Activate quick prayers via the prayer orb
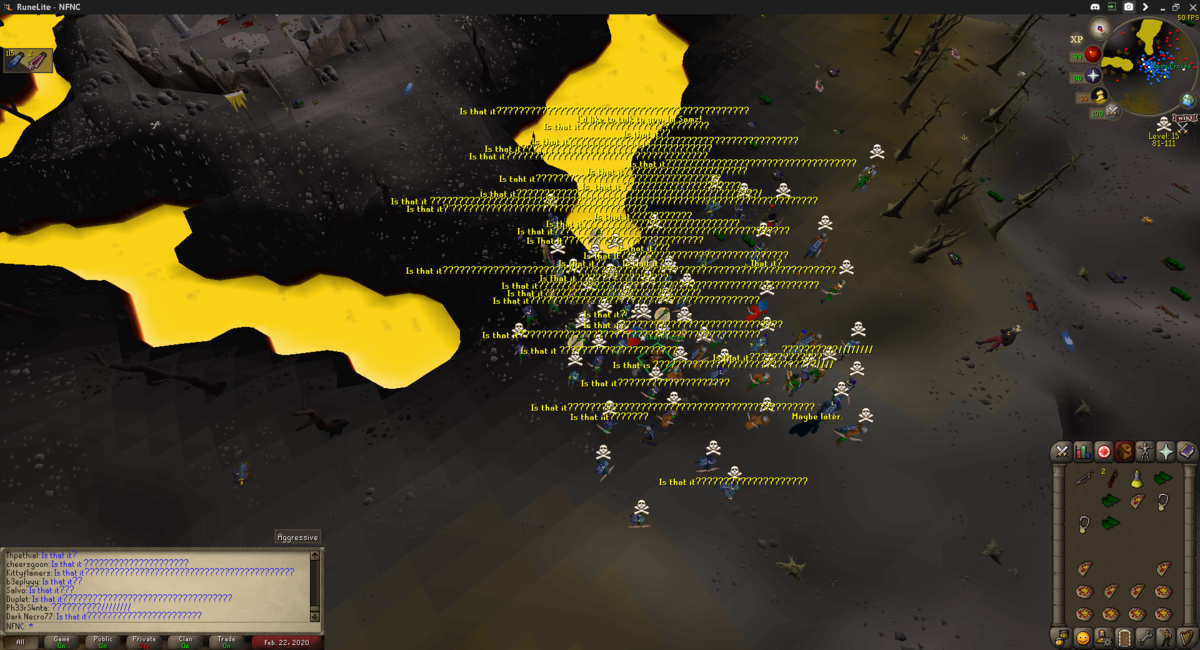Screen dimensions: 1200x650 [x=1094, y=75]
